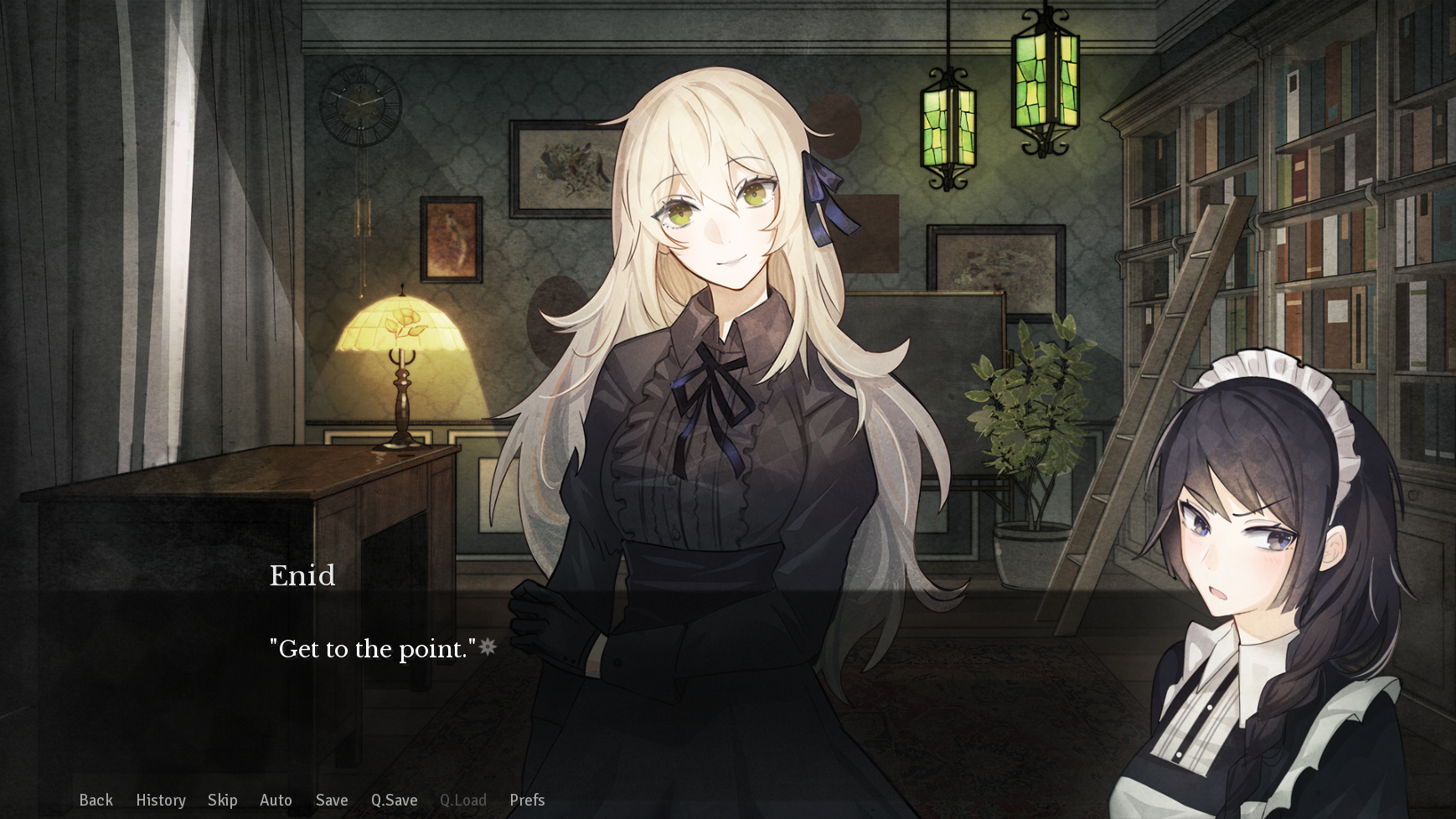Click Back to rewind one line
The image size is (1456, 819).
coord(96,801)
